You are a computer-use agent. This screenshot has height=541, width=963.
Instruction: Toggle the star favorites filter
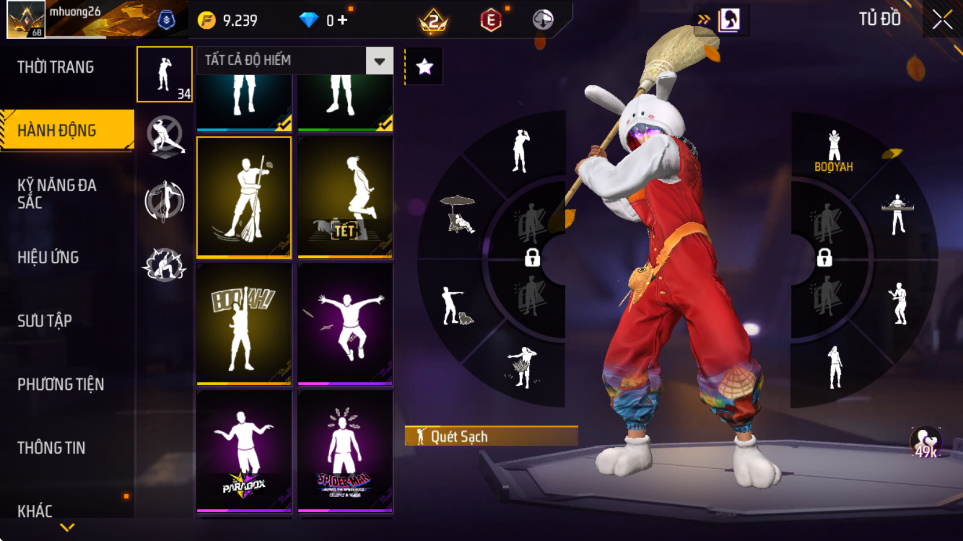424,67
